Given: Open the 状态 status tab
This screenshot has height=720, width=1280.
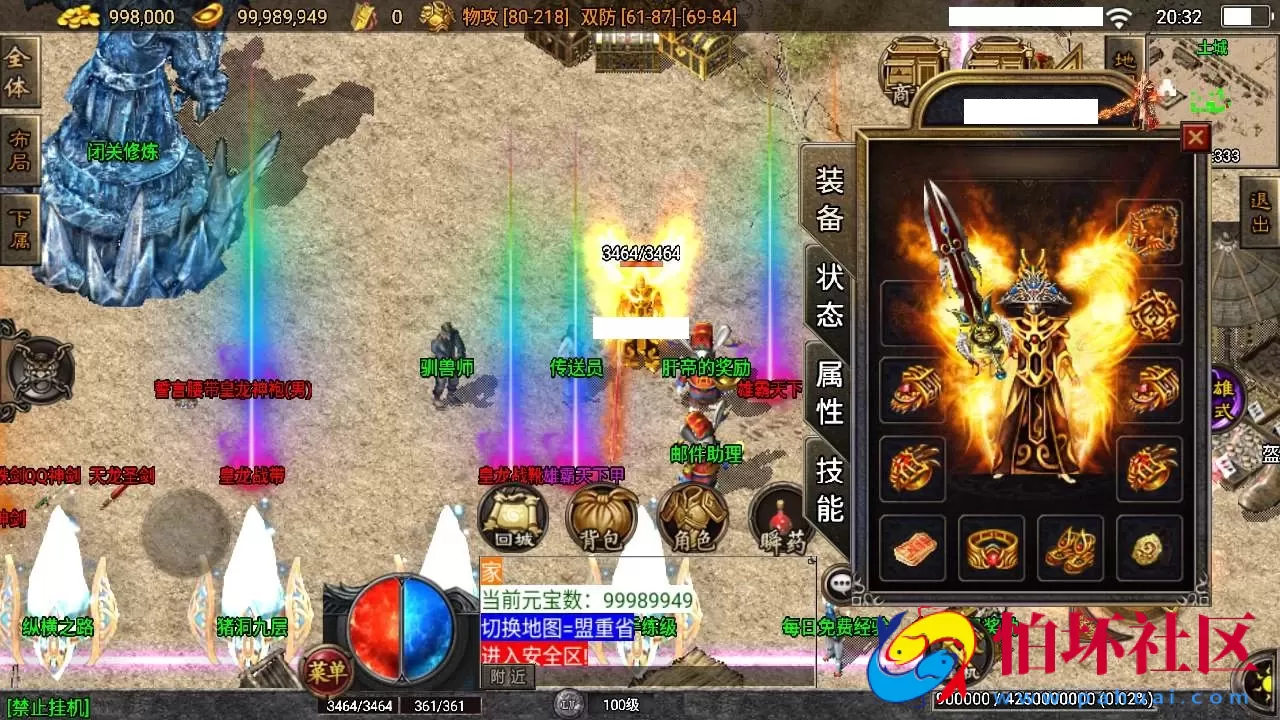Looking at the screenshot, I should click(826, 294).
